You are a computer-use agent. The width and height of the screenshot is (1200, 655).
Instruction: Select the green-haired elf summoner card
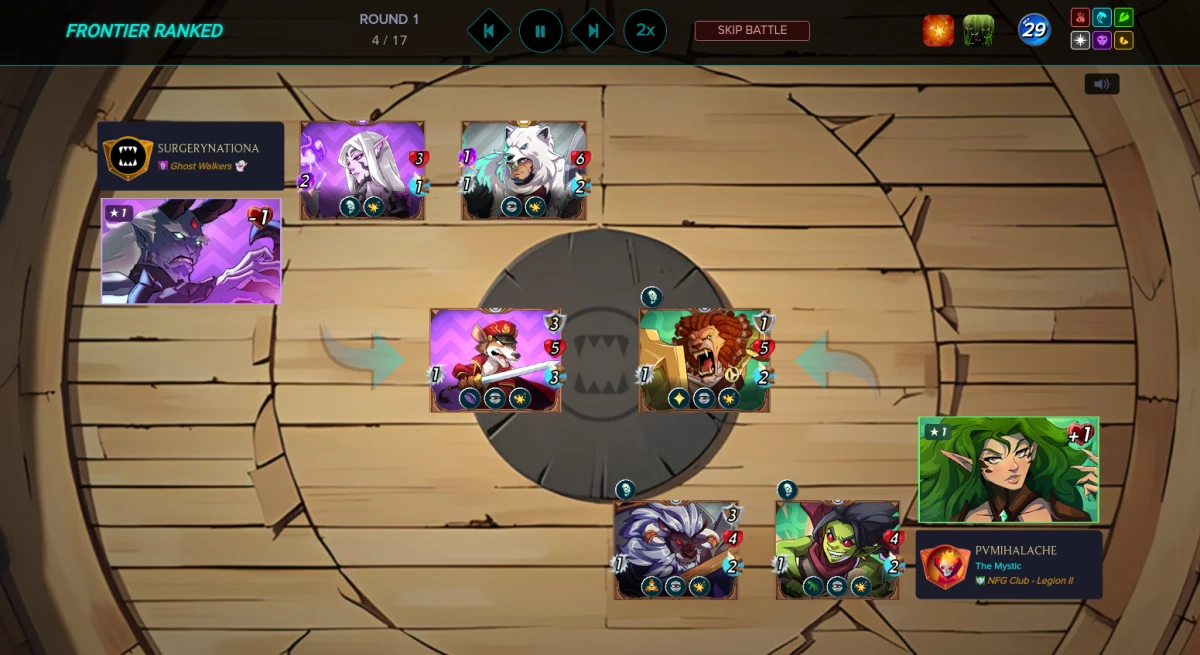(x=1008, y=470)
